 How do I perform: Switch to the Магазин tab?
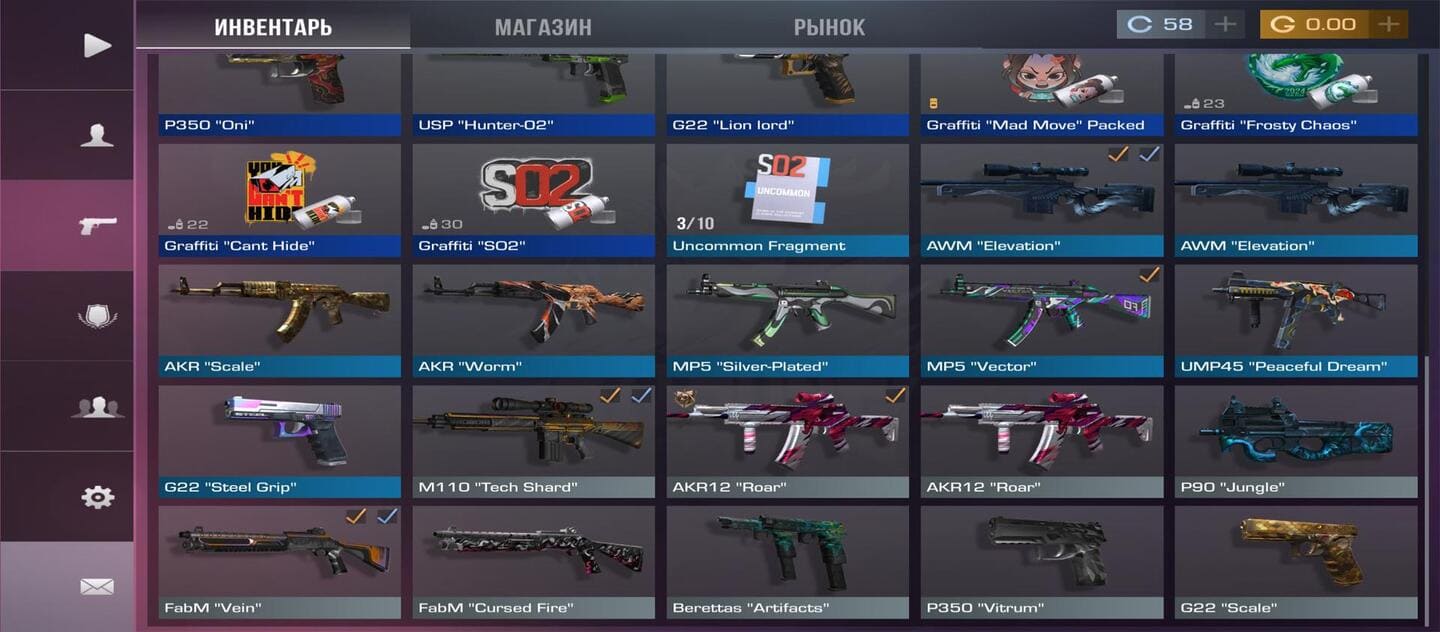pos(542,27)
